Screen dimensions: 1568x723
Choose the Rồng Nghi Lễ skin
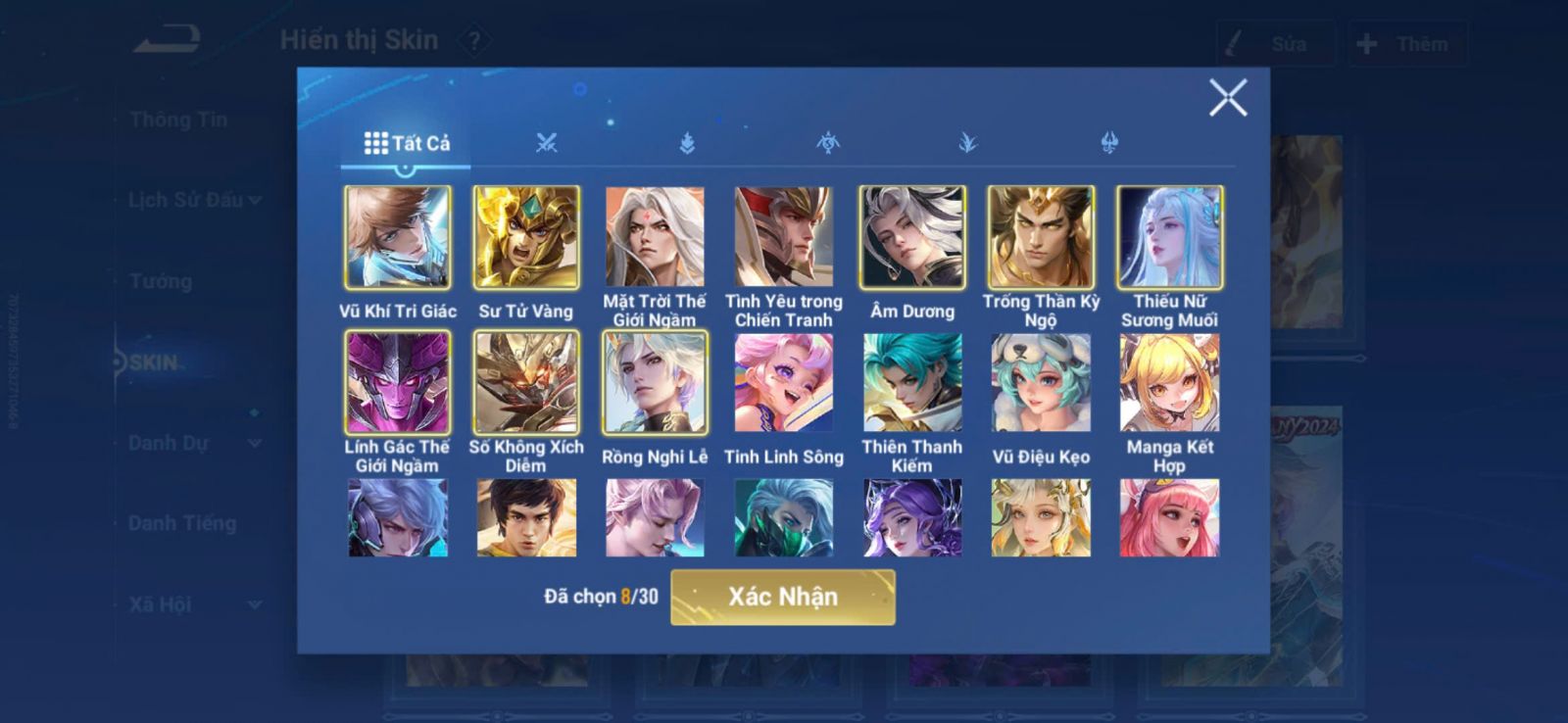pos(655,383)
